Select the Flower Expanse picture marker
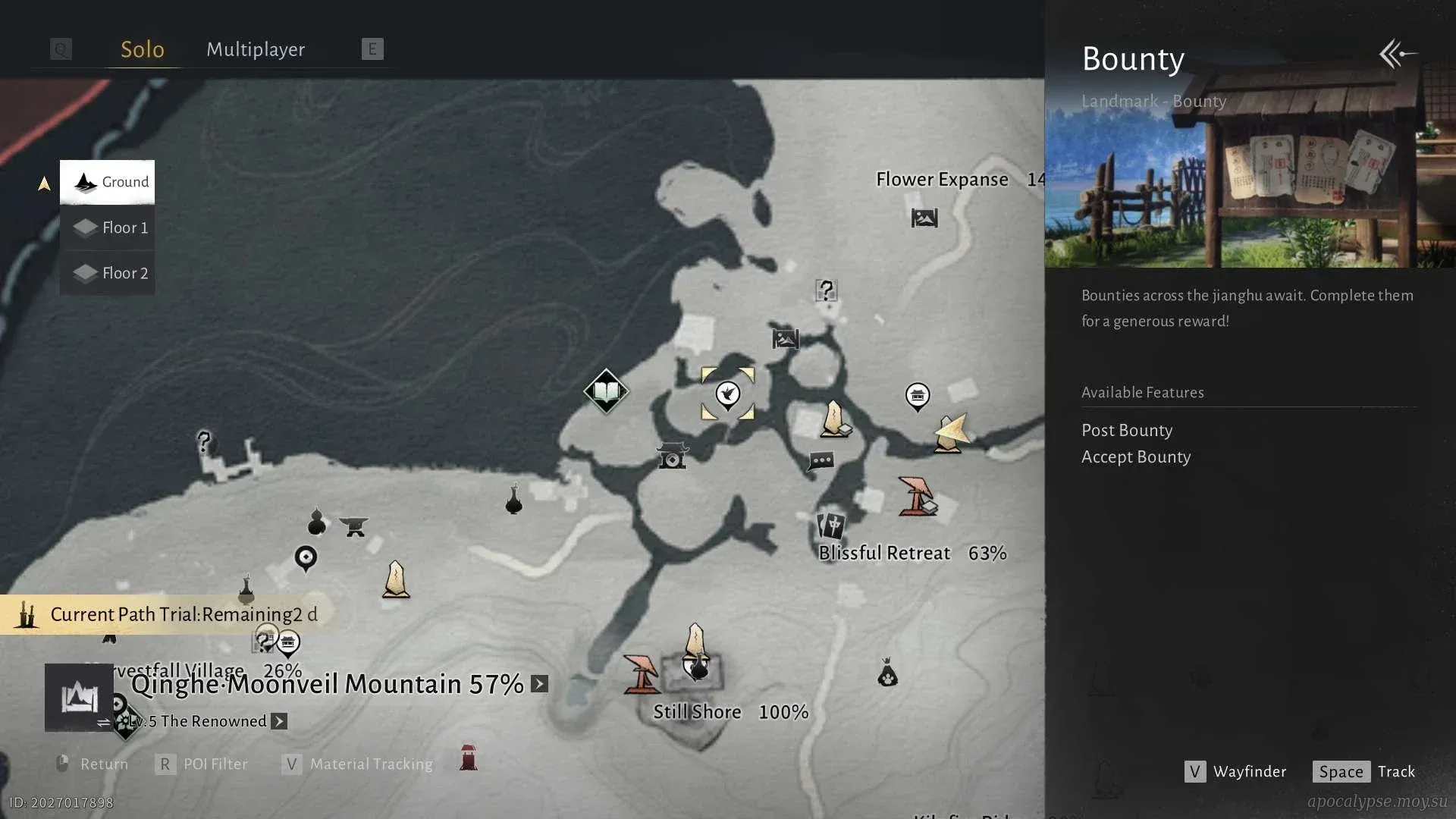 pyautogui.click(x=924, y=218)
